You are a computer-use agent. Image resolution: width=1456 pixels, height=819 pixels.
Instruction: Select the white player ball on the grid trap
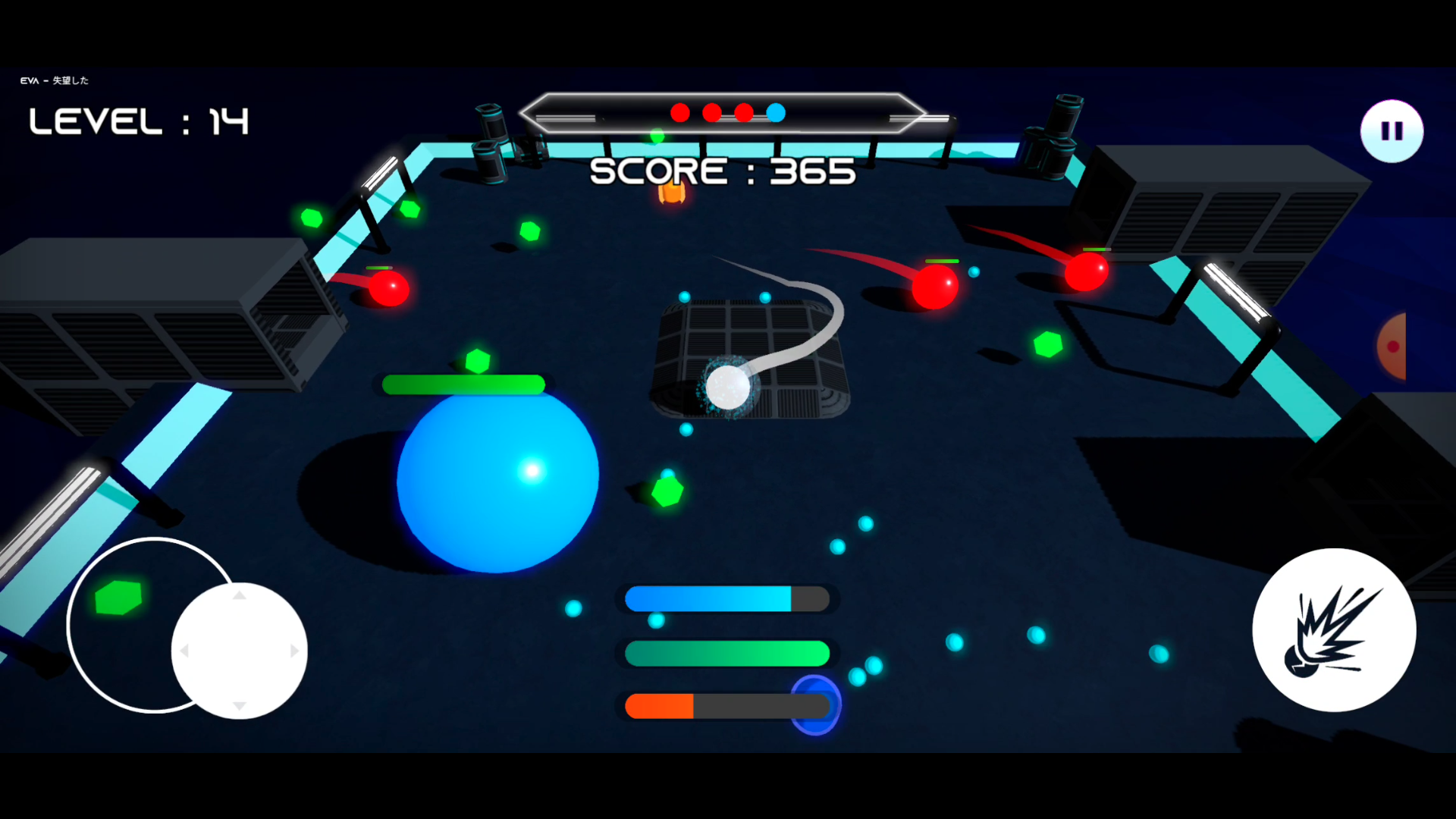[730, 387]
